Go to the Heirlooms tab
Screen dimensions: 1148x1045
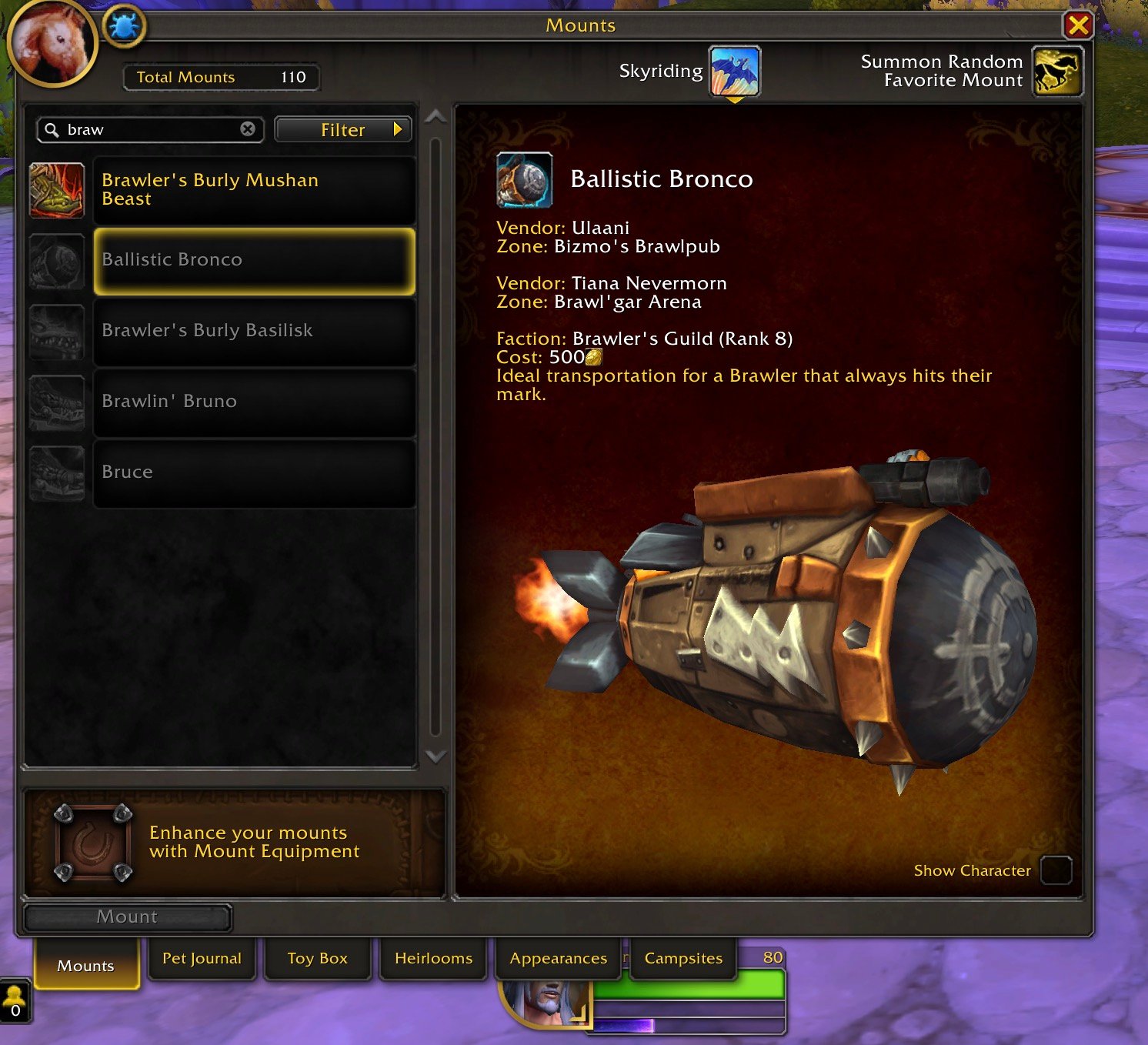[x=433, y=959]
